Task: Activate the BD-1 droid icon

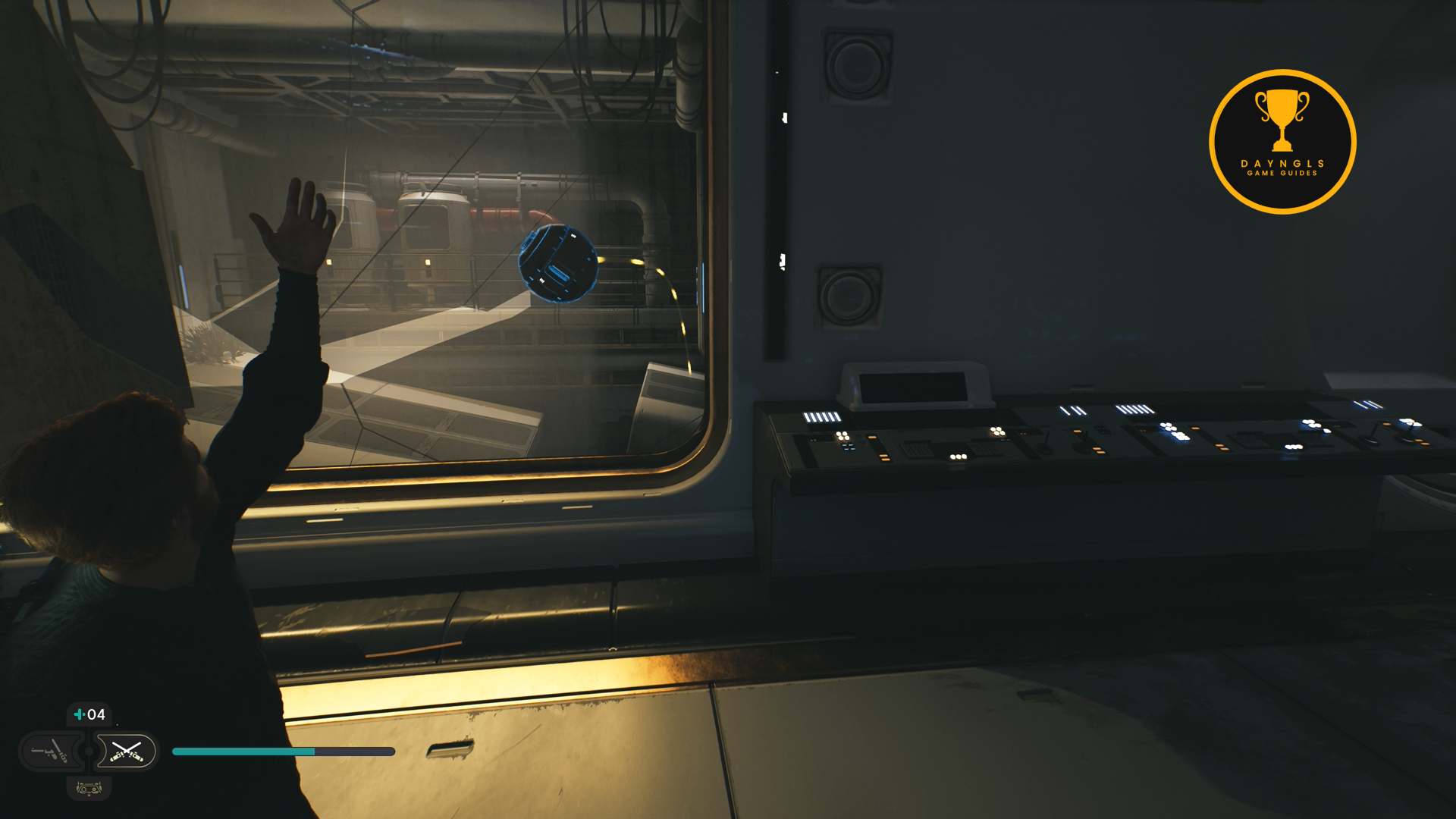Action: point(89,789)
